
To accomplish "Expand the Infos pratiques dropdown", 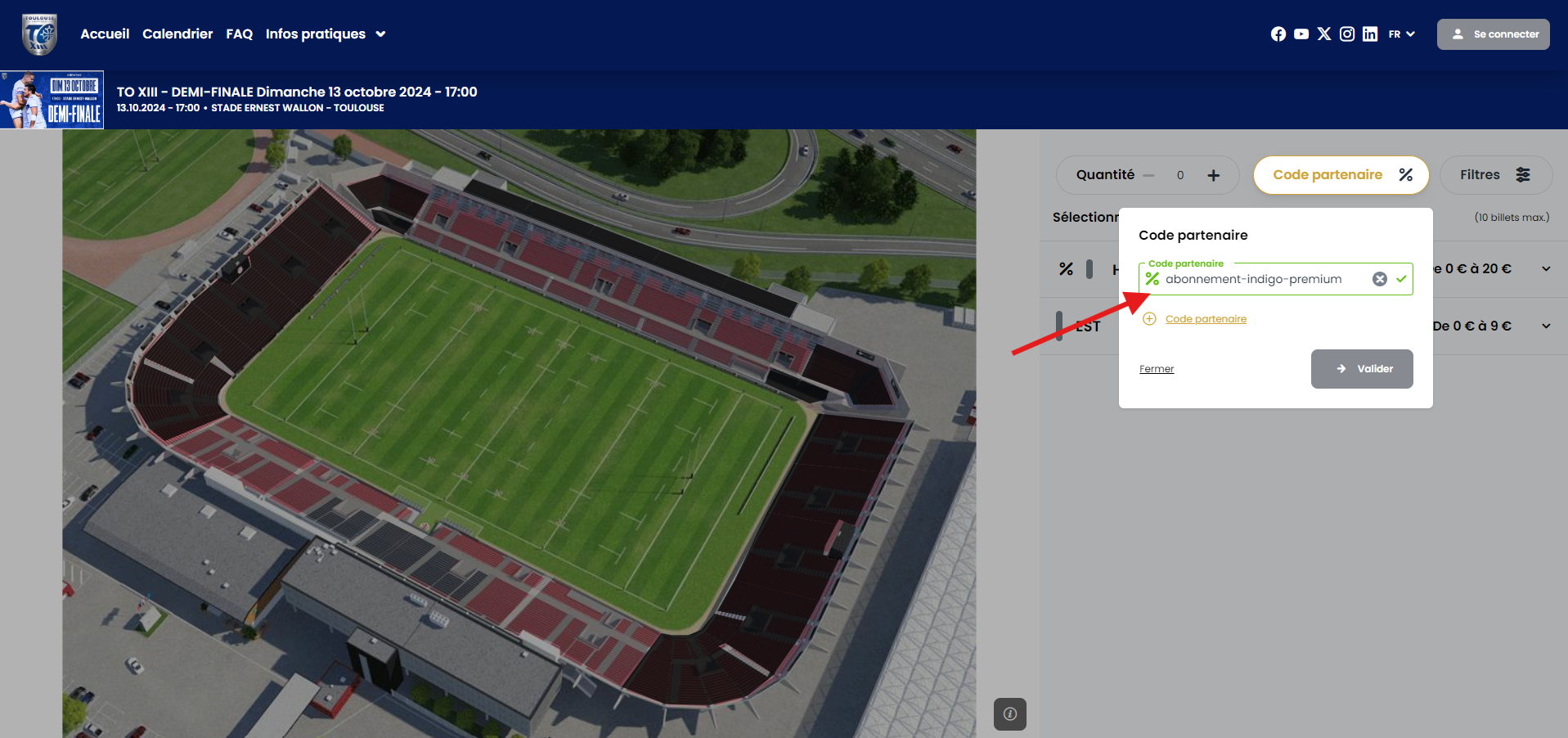I will click(x=325, y=34).
